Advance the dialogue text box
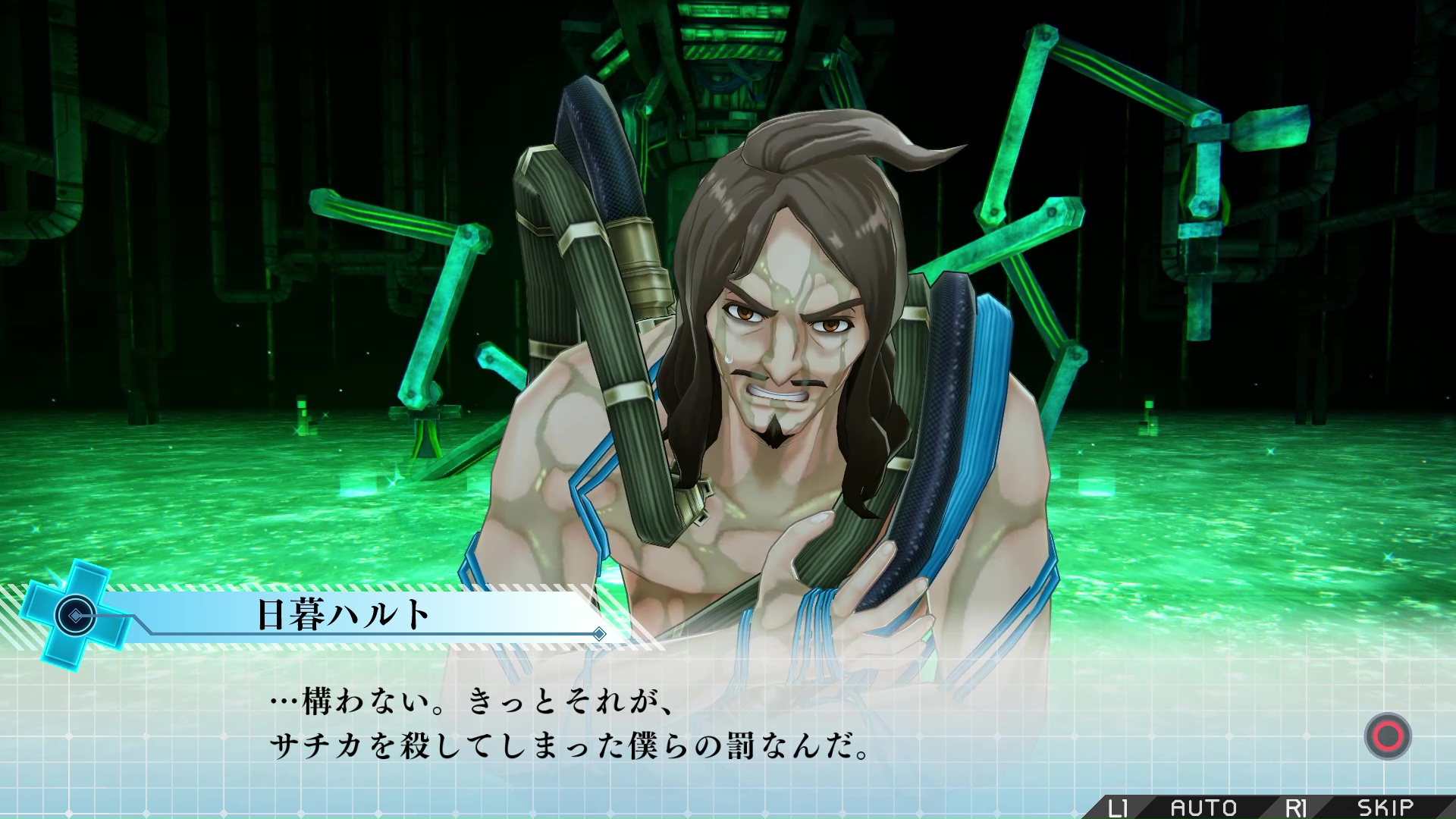This screenshot has height=819, width=1456. (1387, 736)
